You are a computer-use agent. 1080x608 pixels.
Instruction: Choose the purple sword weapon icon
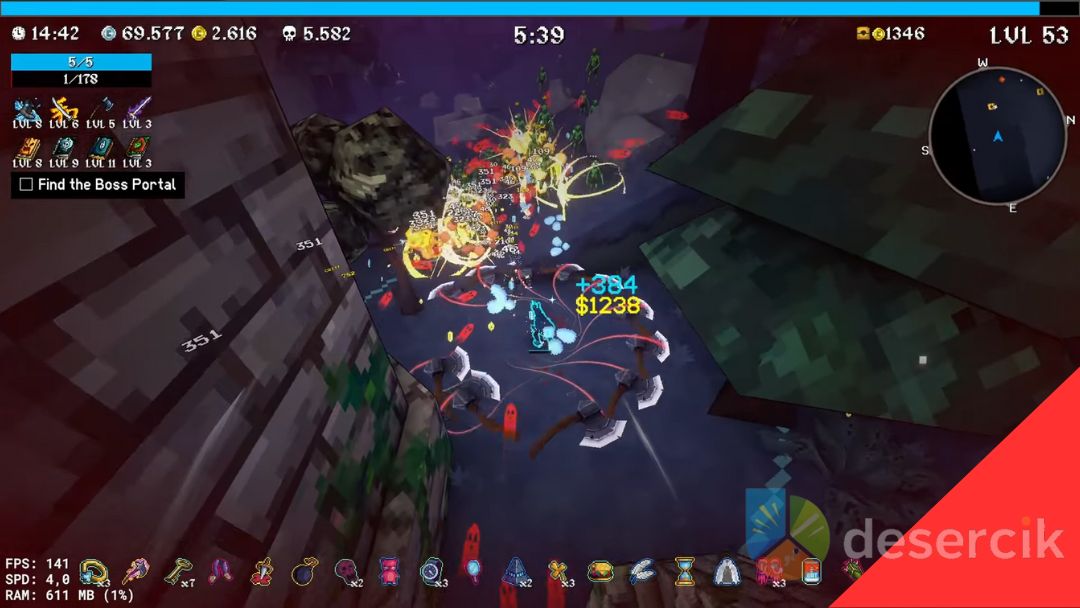(137, 108)
